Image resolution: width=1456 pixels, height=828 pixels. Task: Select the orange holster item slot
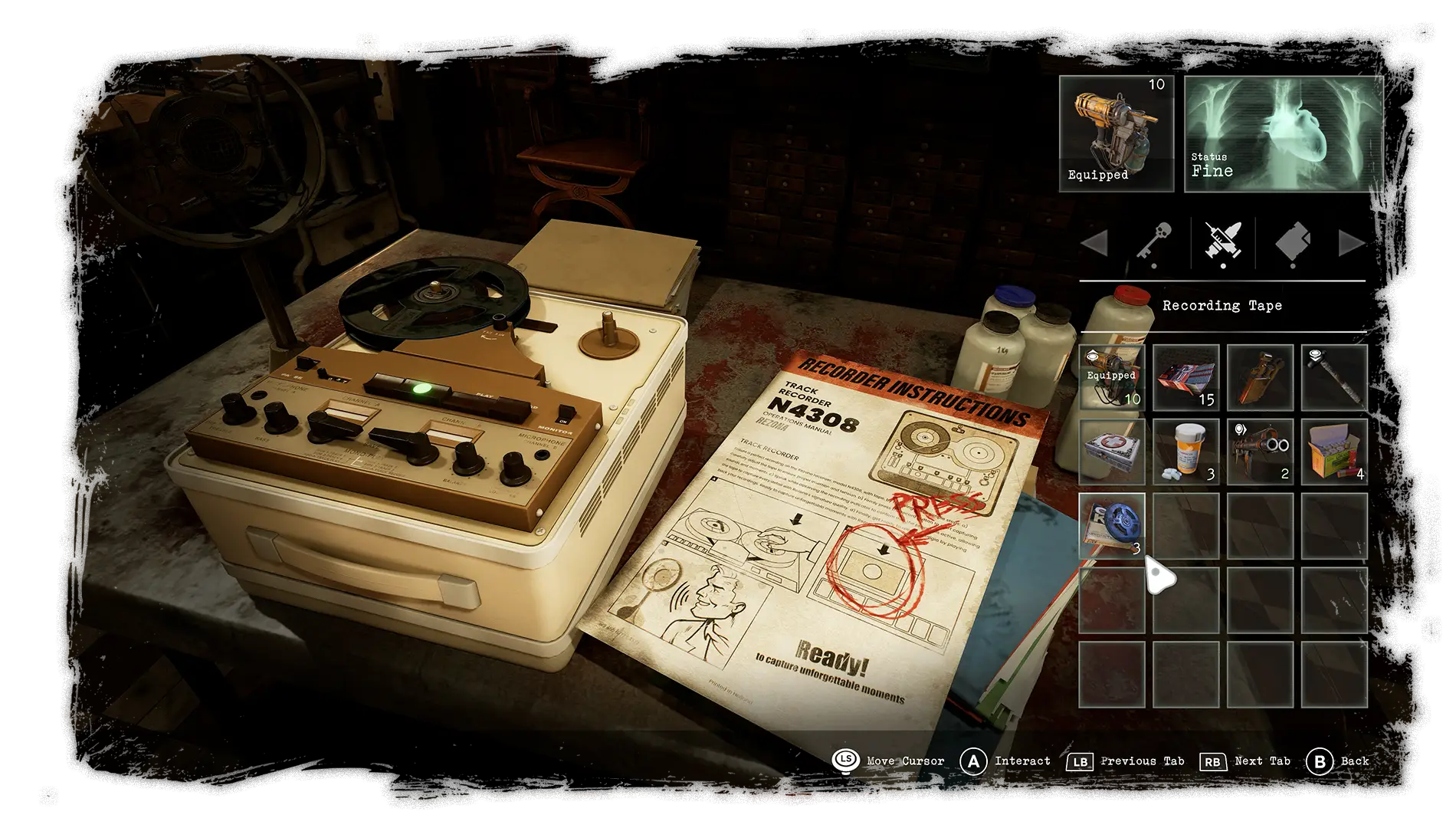[1260, 377]
